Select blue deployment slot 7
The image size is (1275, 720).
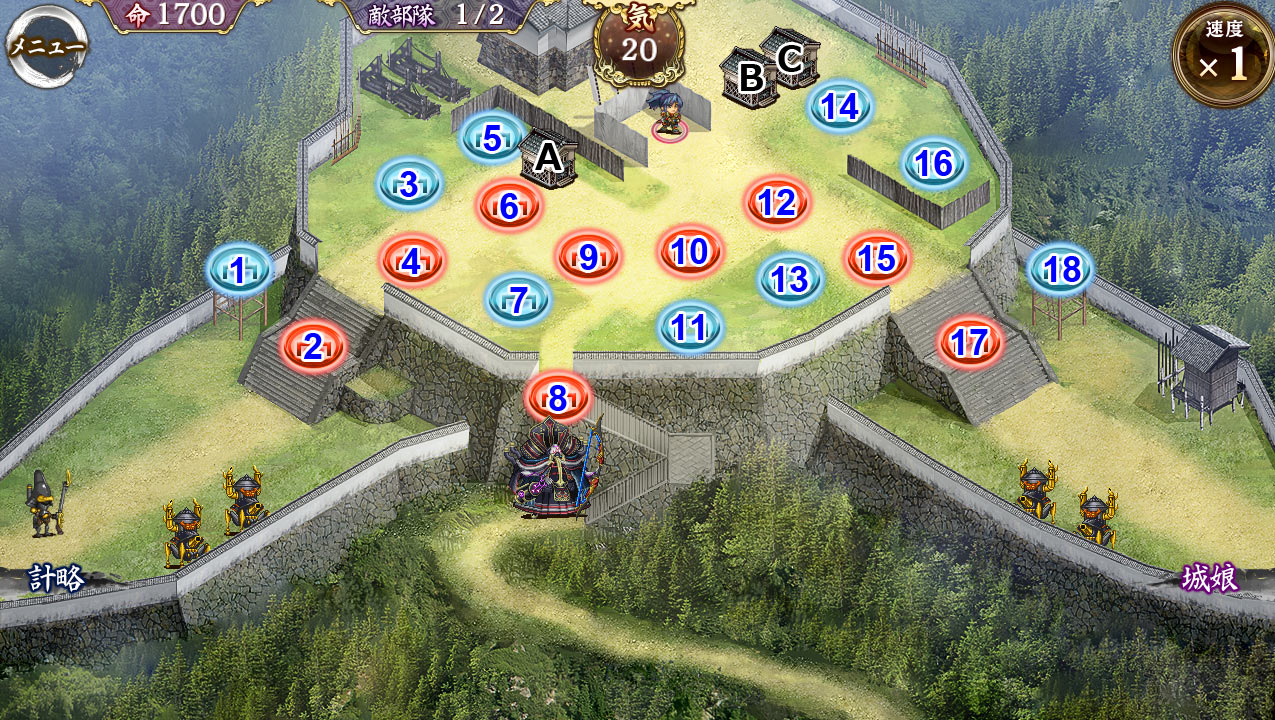point(518,299)
